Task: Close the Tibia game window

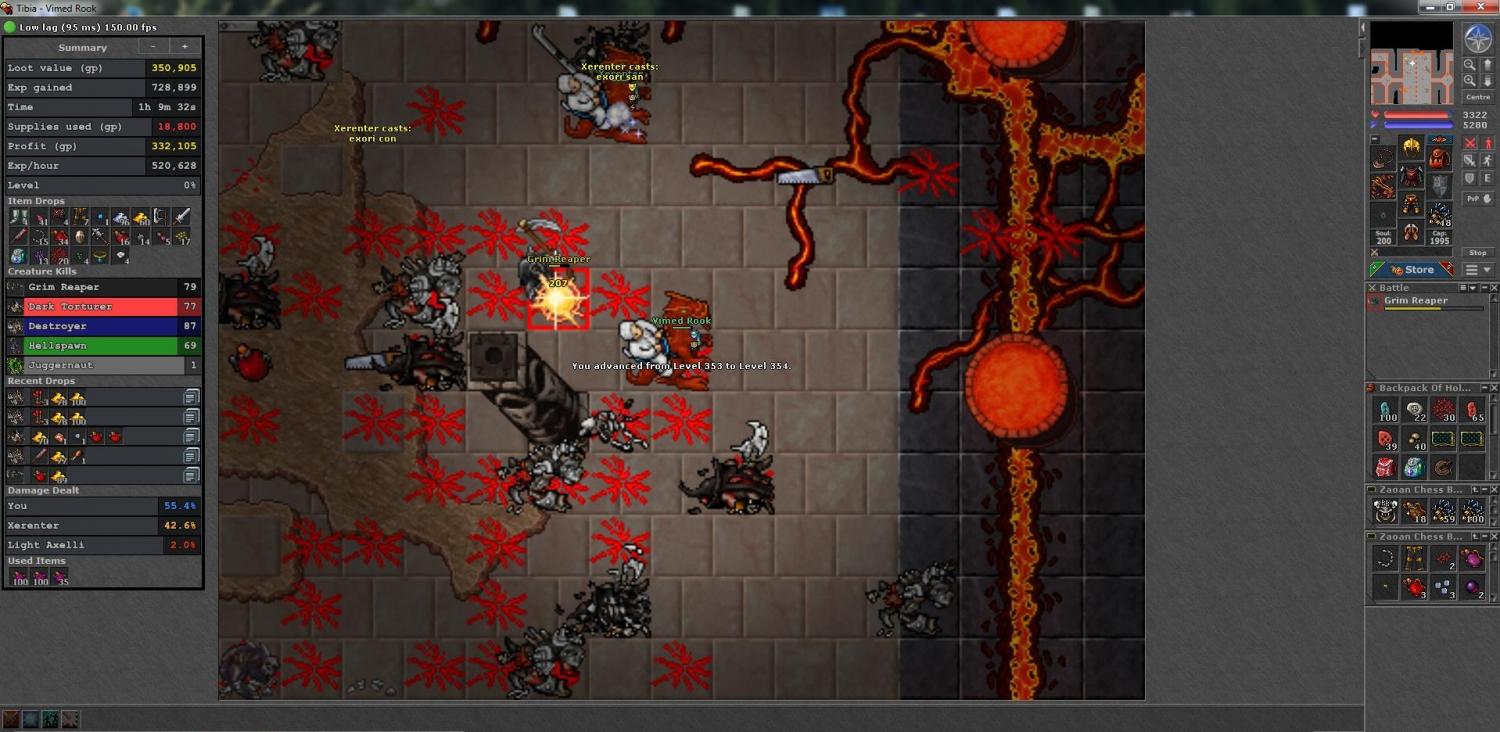Action: 1484,7
